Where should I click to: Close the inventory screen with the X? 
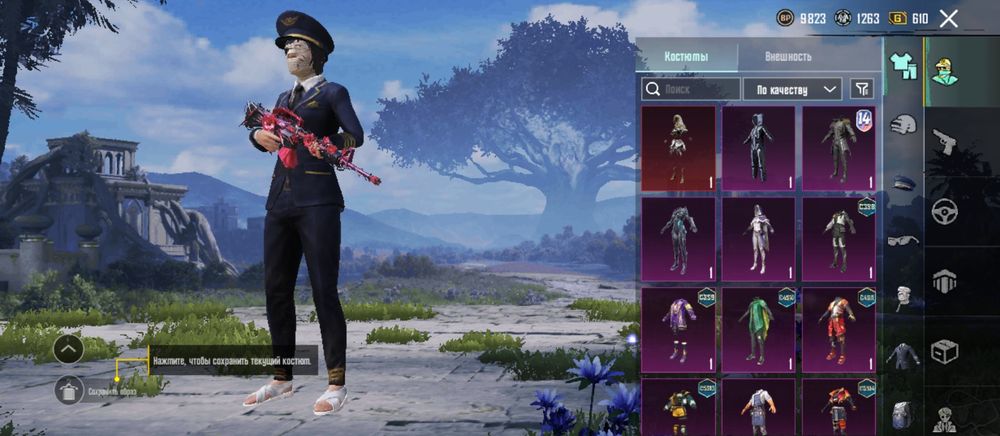(949, 18)
